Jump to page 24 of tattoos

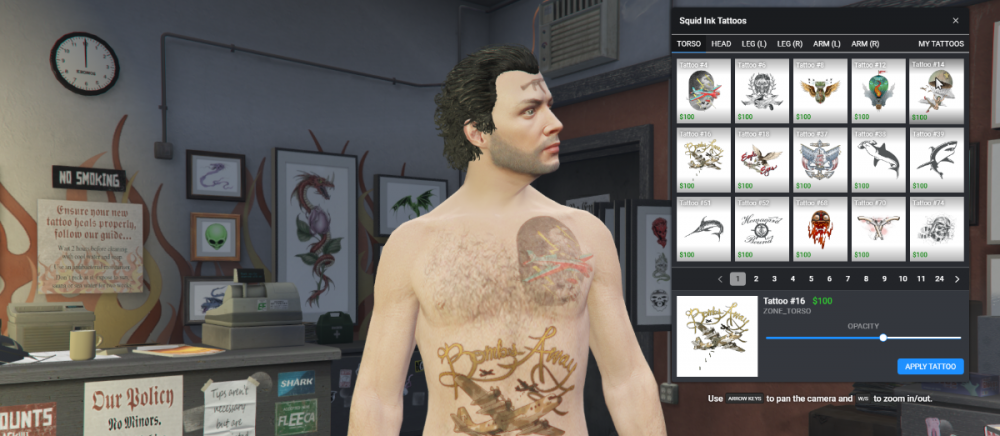[939, 279]
